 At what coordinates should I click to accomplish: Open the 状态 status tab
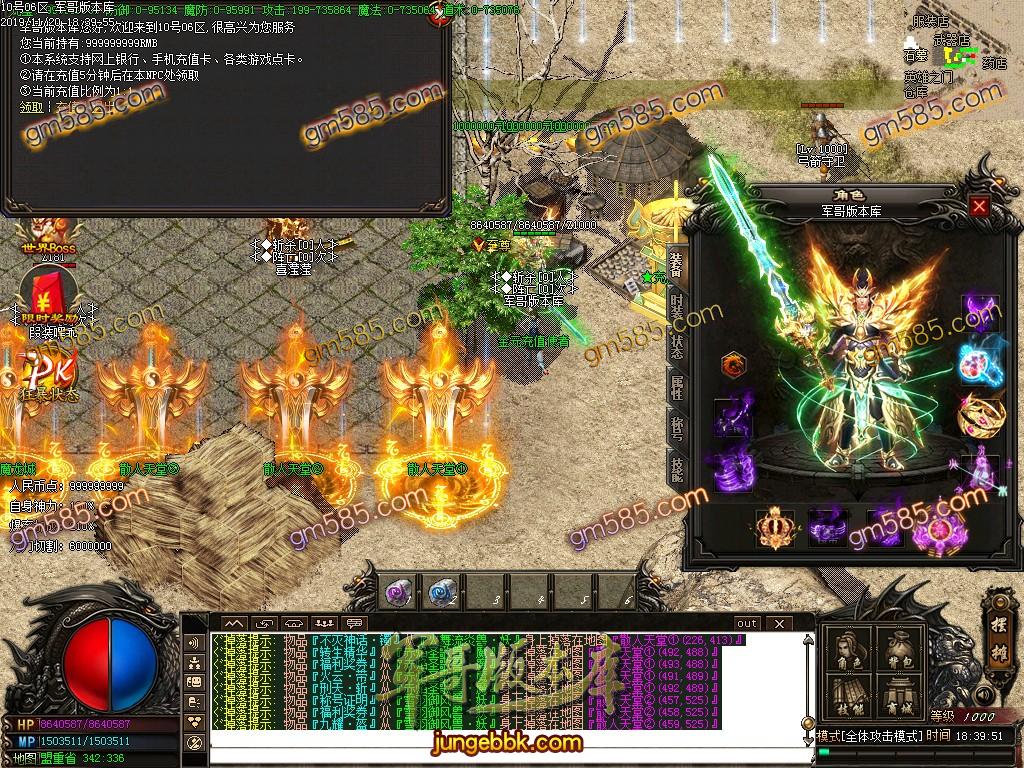point(677,347)
